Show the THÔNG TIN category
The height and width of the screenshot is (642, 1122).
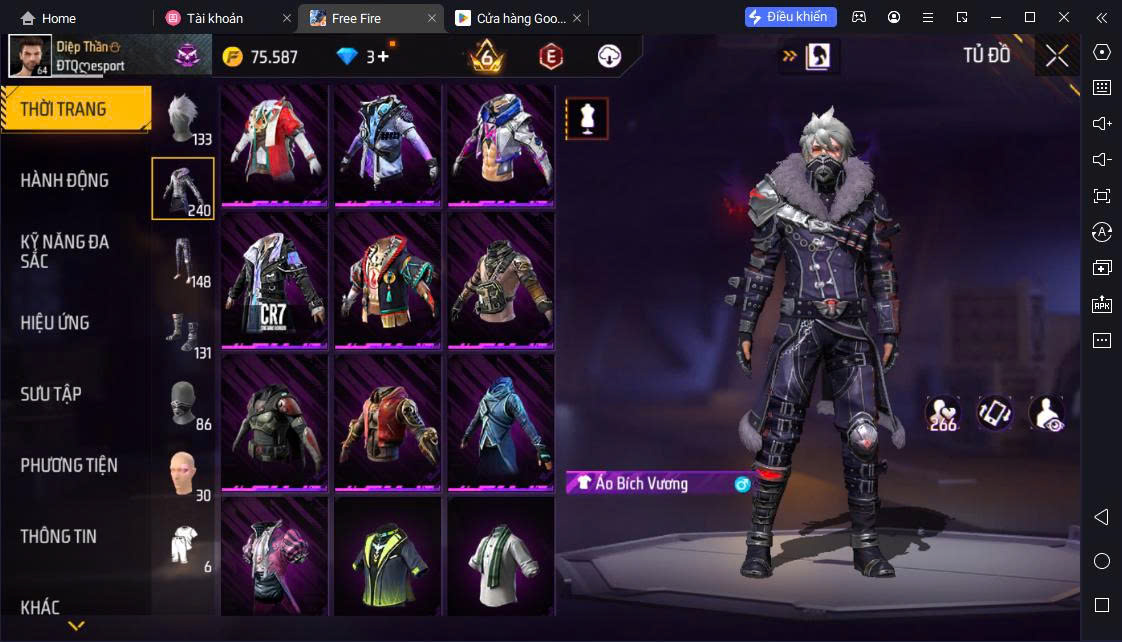(59, 536)
